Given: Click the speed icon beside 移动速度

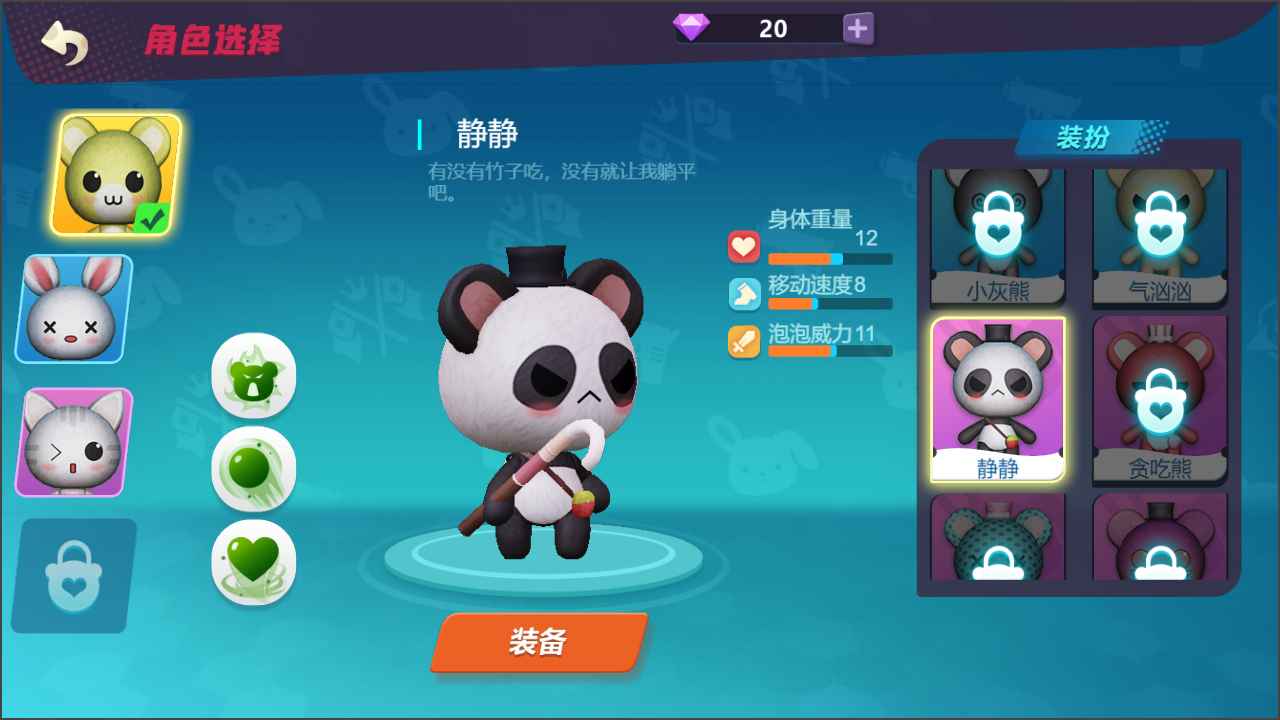Looking at the screenshot, I should tap(742, 291).
